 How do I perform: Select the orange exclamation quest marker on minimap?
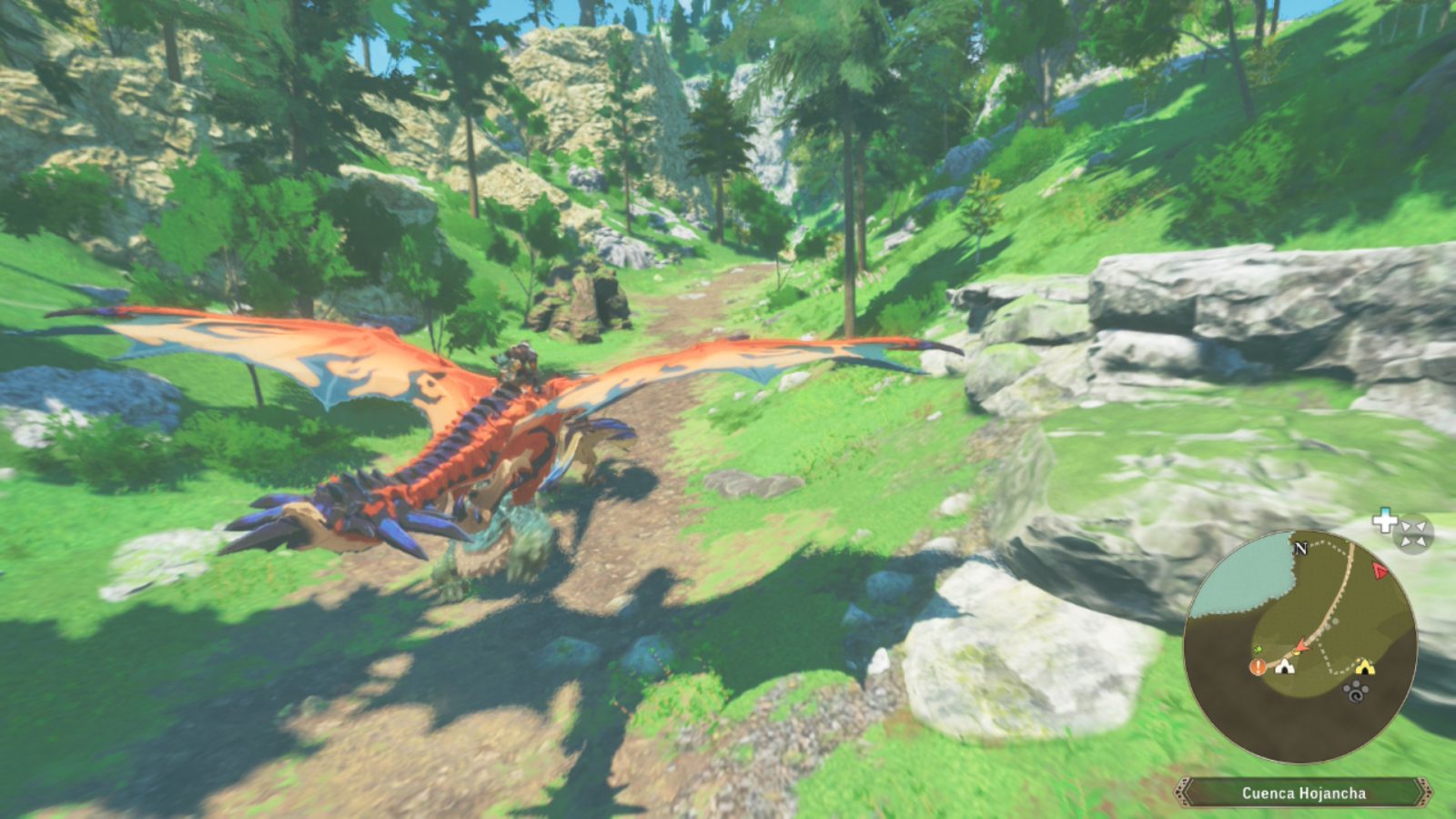(1257, 667)
